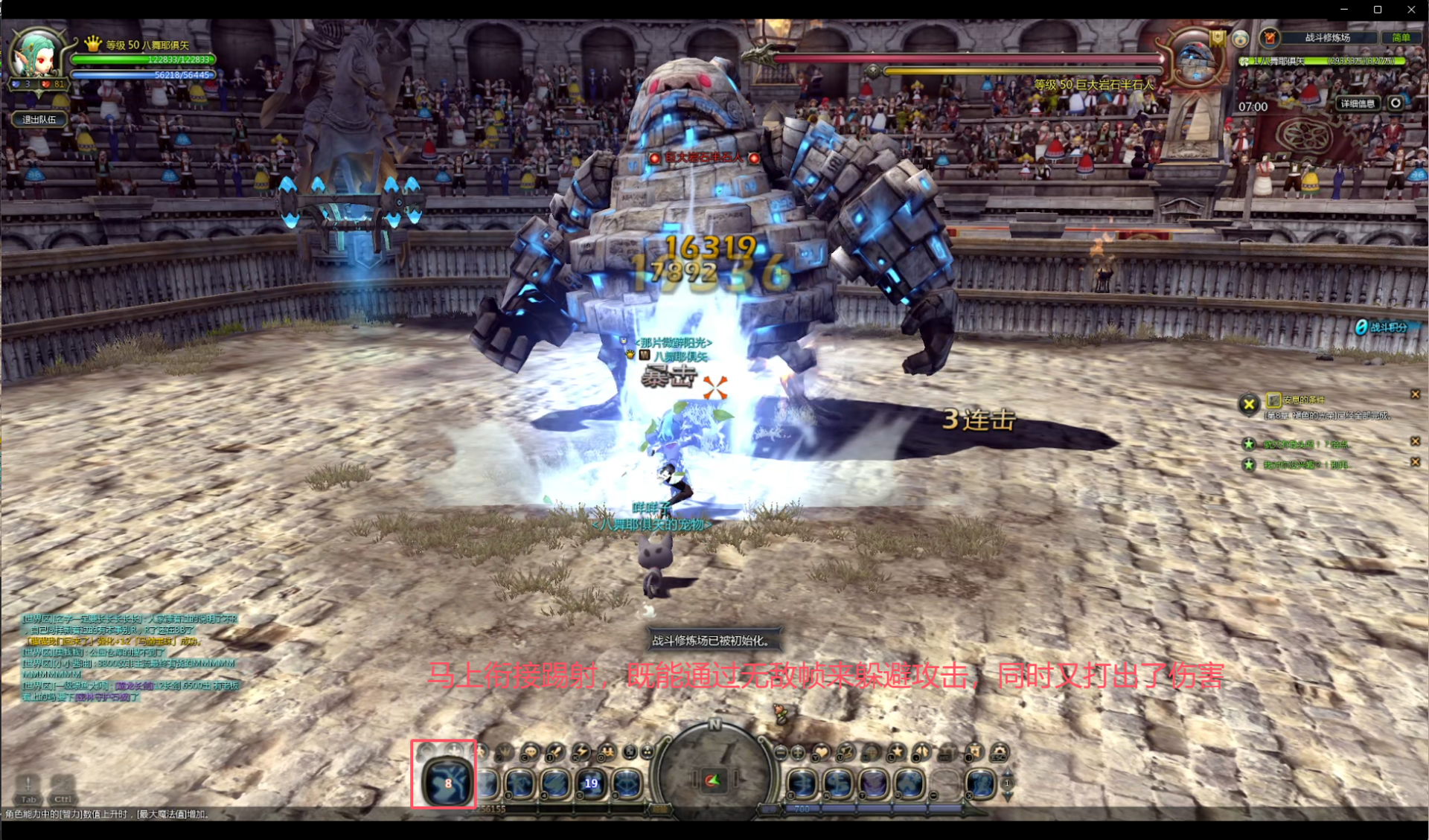
Task: Click the 战斗修炼场 stage name banner
Action: click(1326, 37)
